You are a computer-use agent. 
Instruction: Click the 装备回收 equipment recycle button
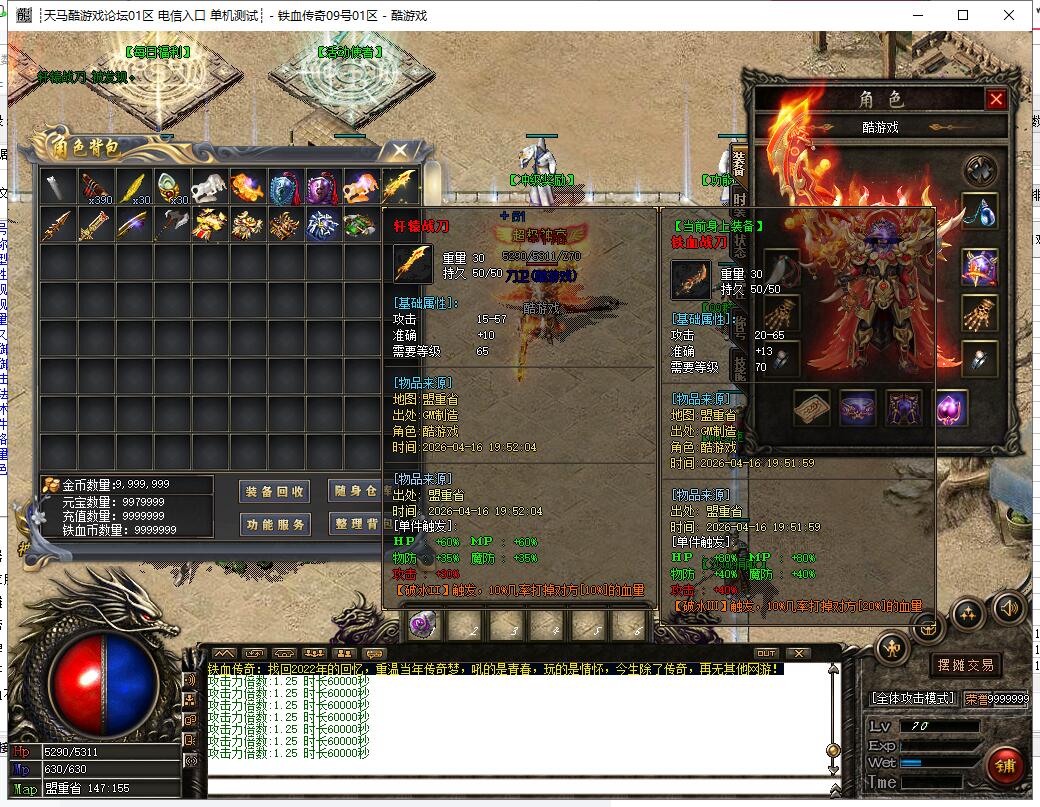tap(275, 491)
